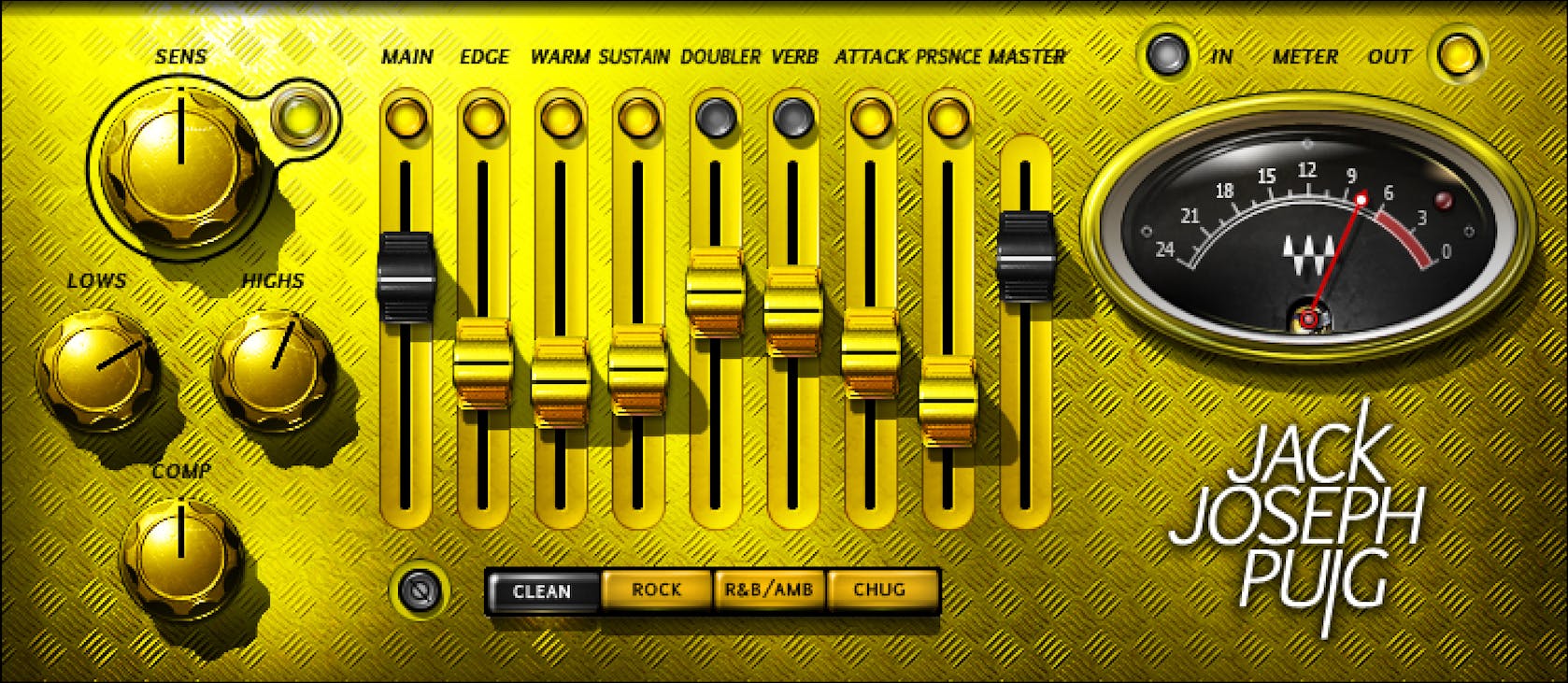The width and height of the screenshot is (1568, 683).
Task: Enable the VERB section LED
Action: pyautogui.click(x=795, y=119)
